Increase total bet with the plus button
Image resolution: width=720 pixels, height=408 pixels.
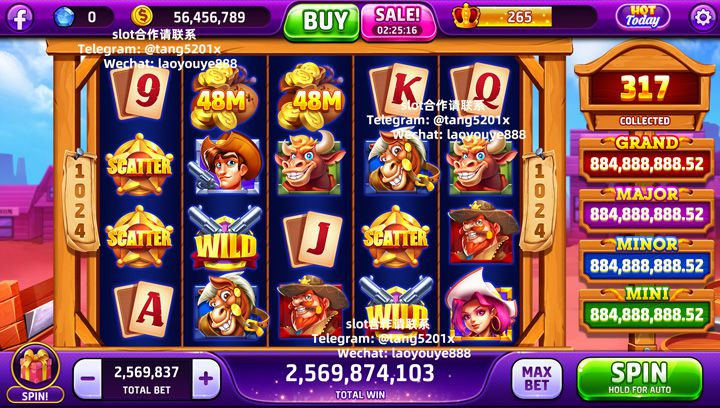(x=206, y=378)
